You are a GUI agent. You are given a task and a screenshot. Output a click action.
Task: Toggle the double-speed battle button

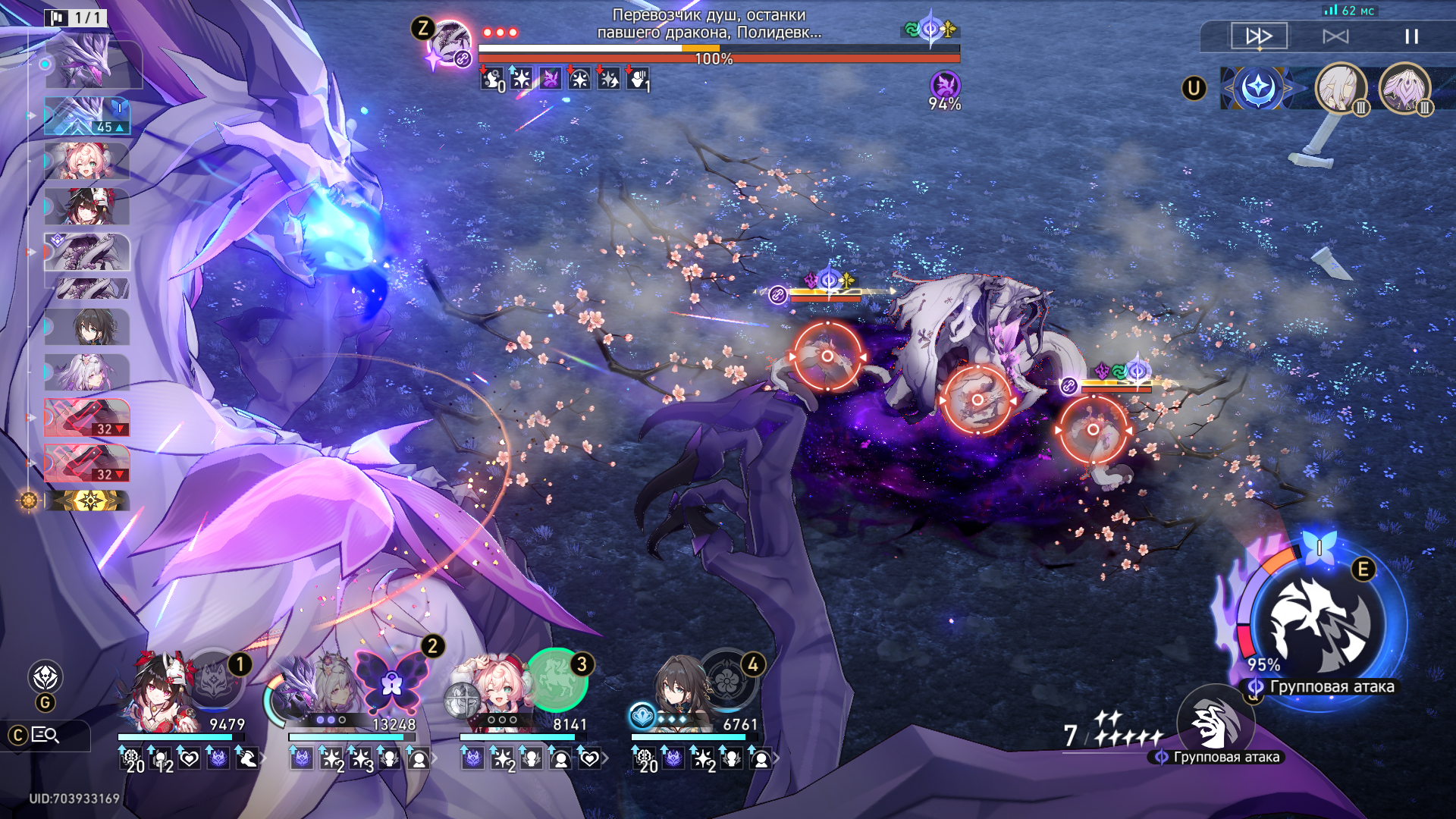click(x=1259, y=36)
